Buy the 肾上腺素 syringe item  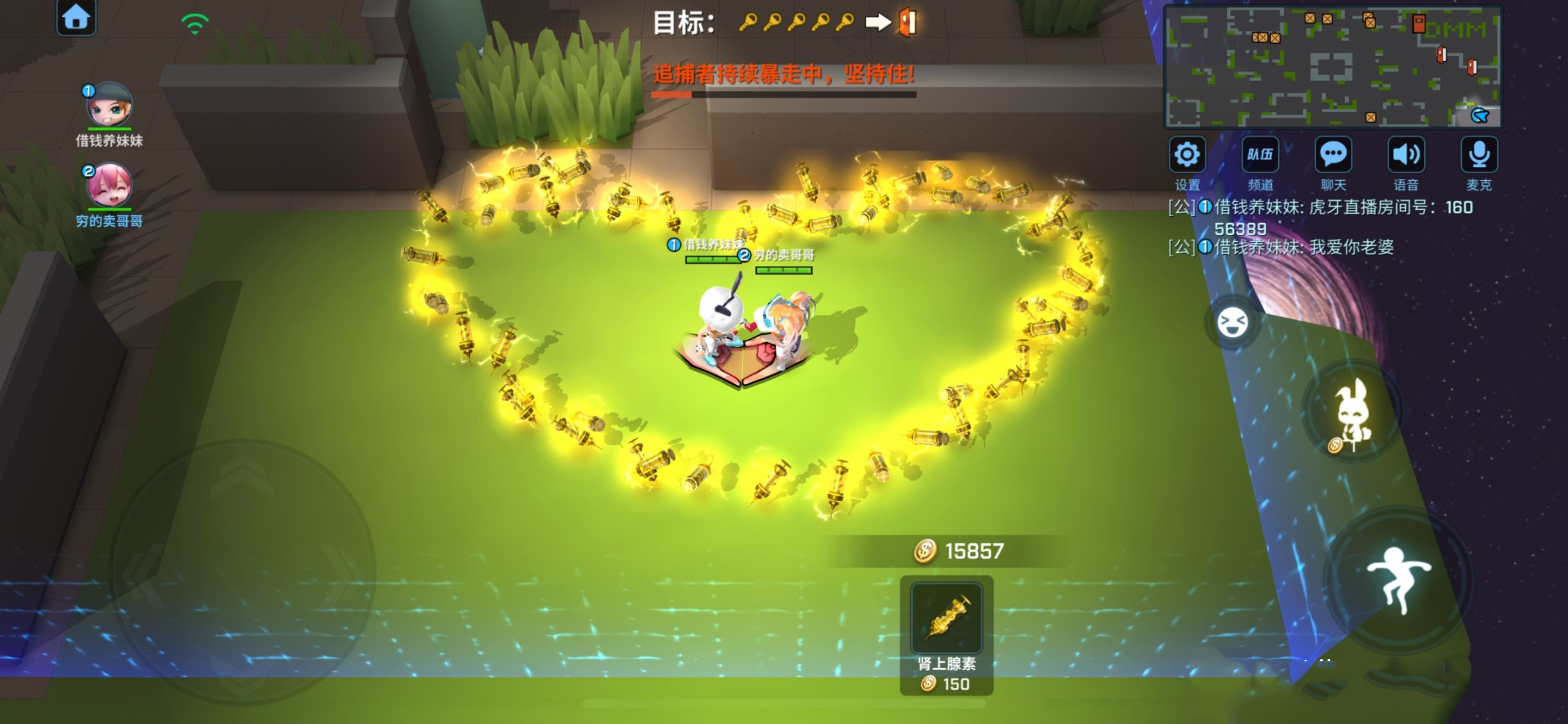[x=946, y=619]
